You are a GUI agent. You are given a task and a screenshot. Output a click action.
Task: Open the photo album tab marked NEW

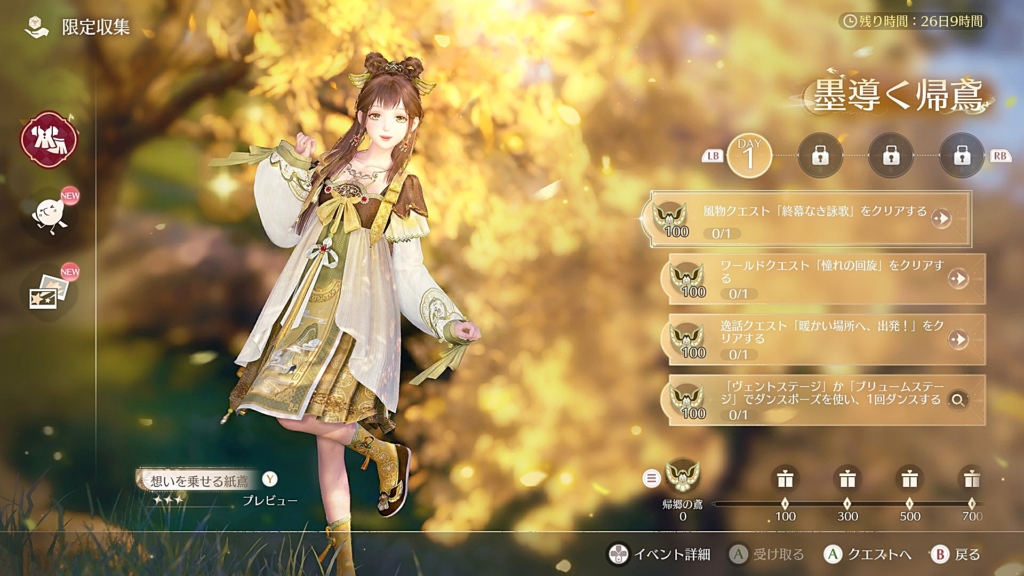(x=48, y=292)
